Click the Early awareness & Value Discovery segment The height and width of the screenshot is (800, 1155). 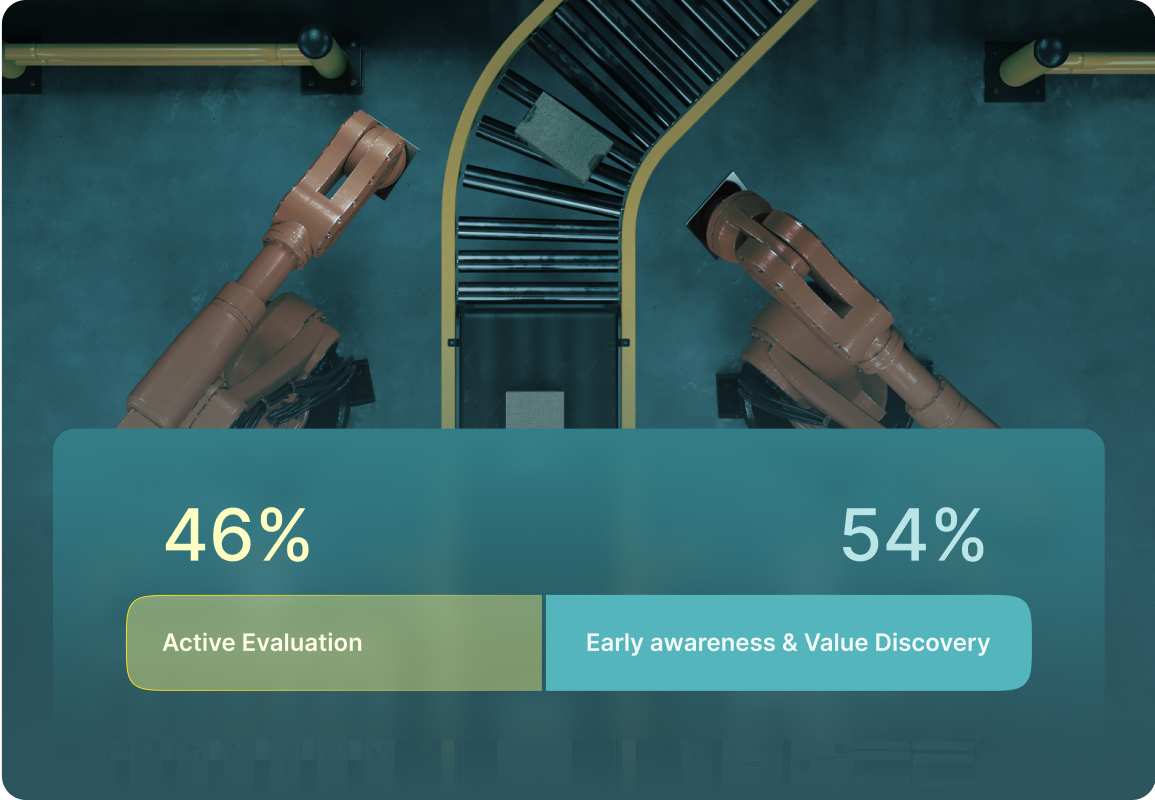click(788, 643)
